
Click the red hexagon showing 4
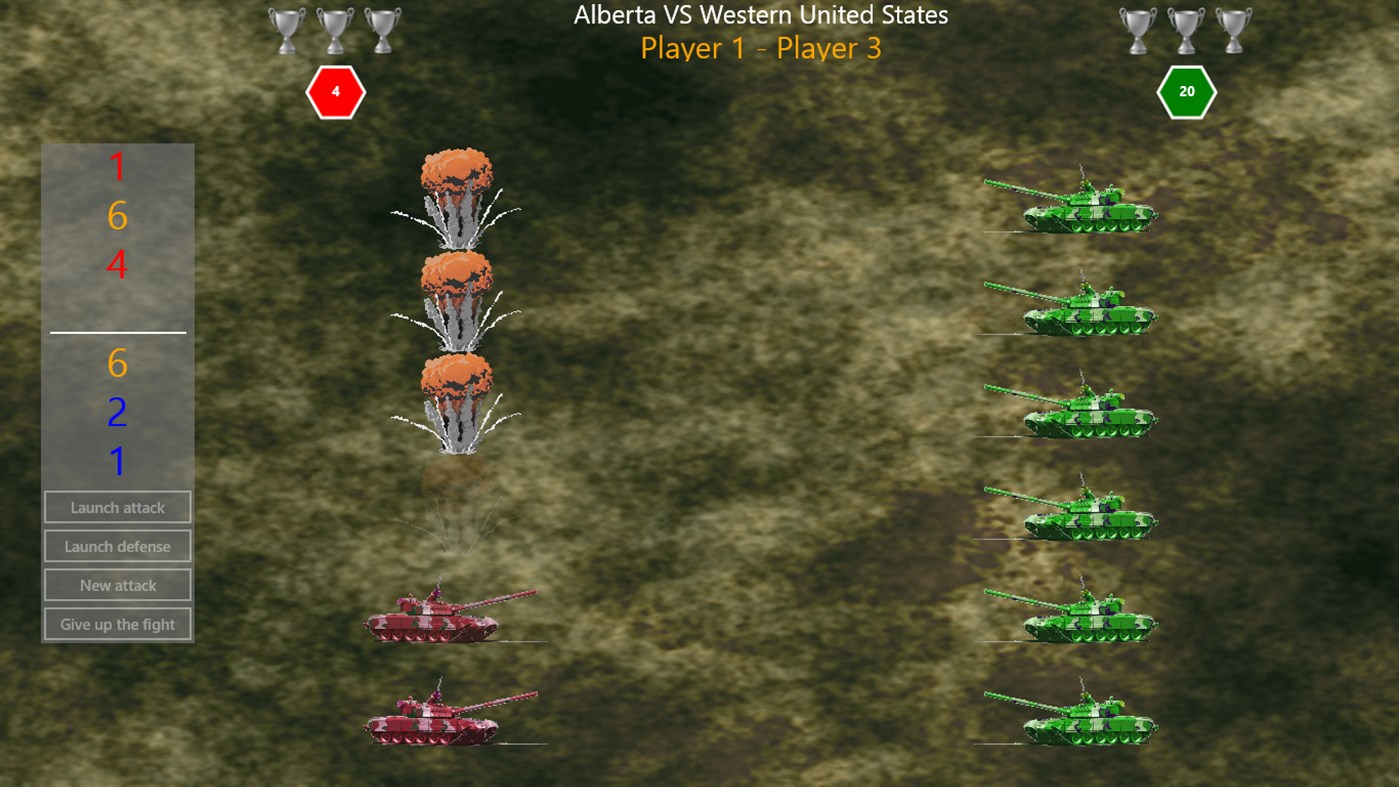[x=335, y=91]
